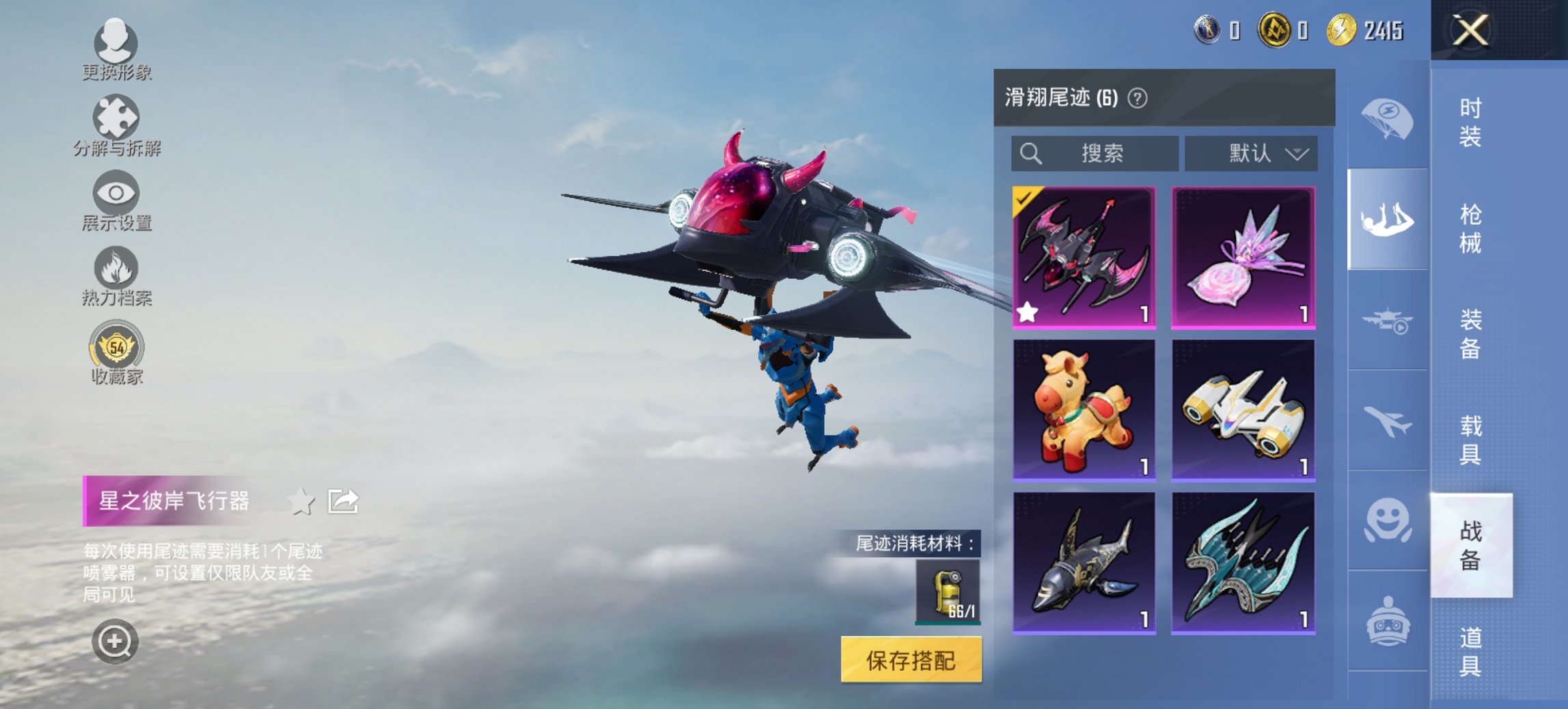
Task: View the 热力档案 heat profile
Action: point(116,271)
